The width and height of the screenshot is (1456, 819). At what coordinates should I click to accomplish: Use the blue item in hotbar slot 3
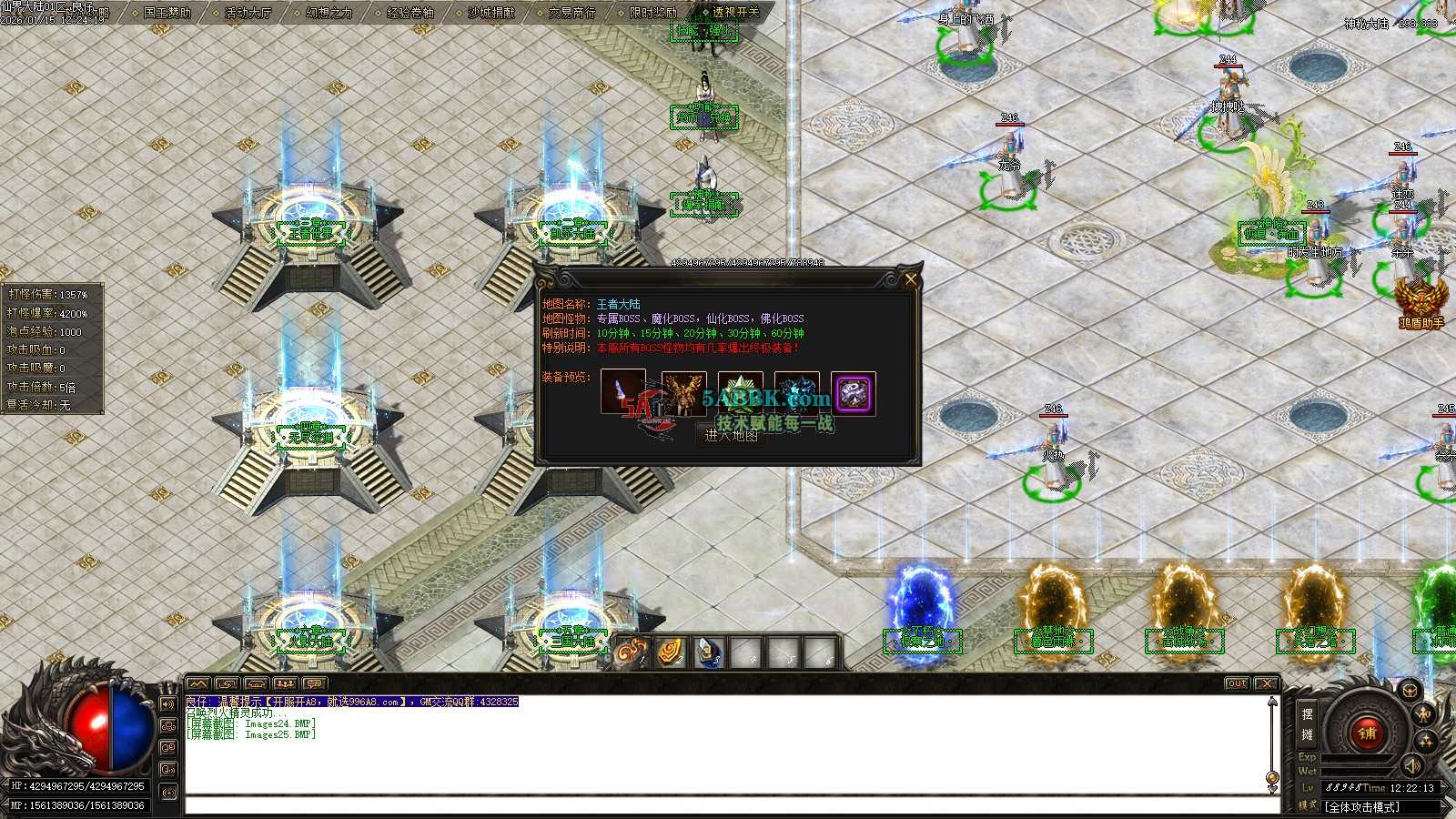point(709,653)
